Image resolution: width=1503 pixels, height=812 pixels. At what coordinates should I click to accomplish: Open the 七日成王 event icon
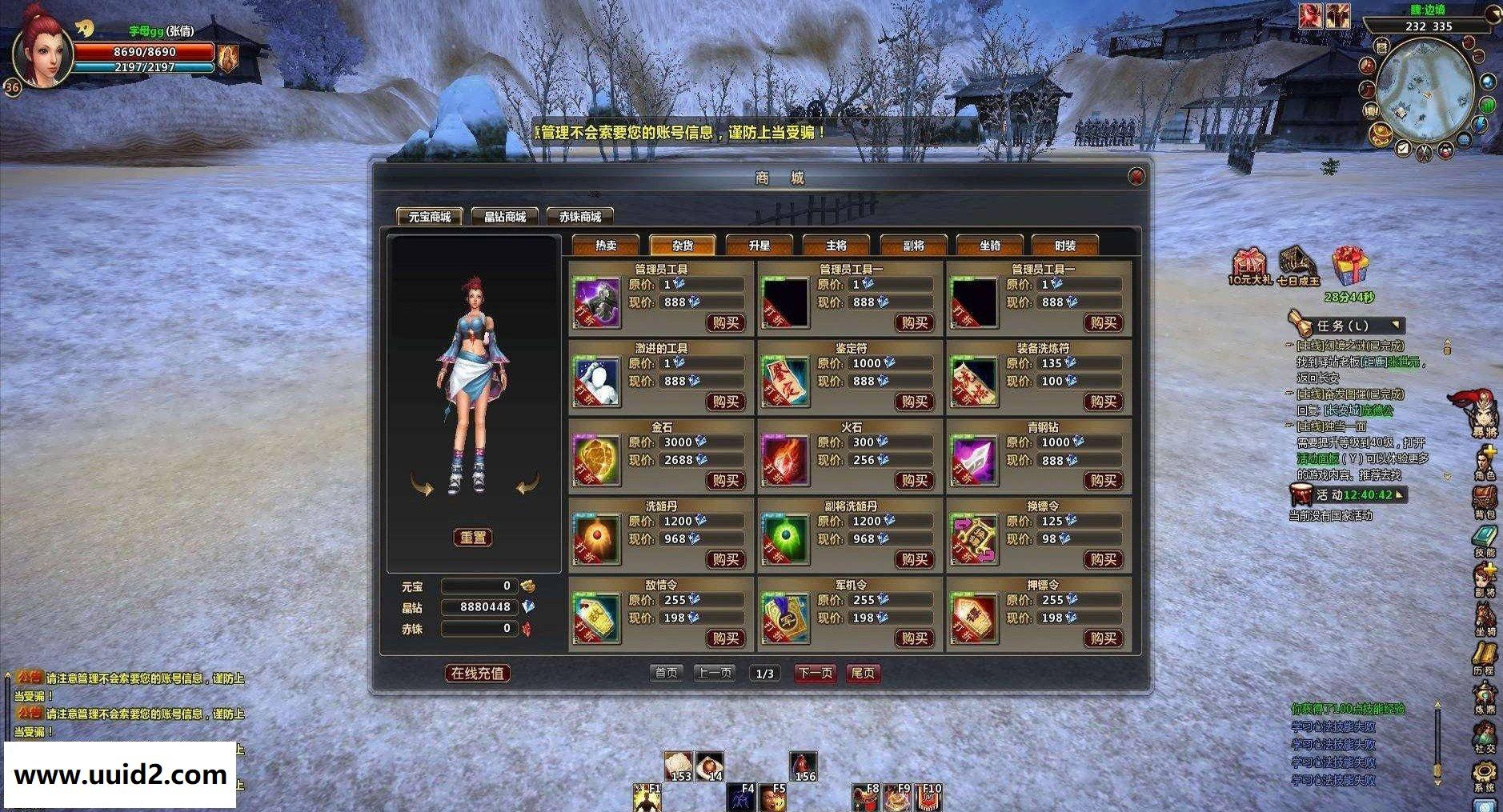[x=1297, y=265]
